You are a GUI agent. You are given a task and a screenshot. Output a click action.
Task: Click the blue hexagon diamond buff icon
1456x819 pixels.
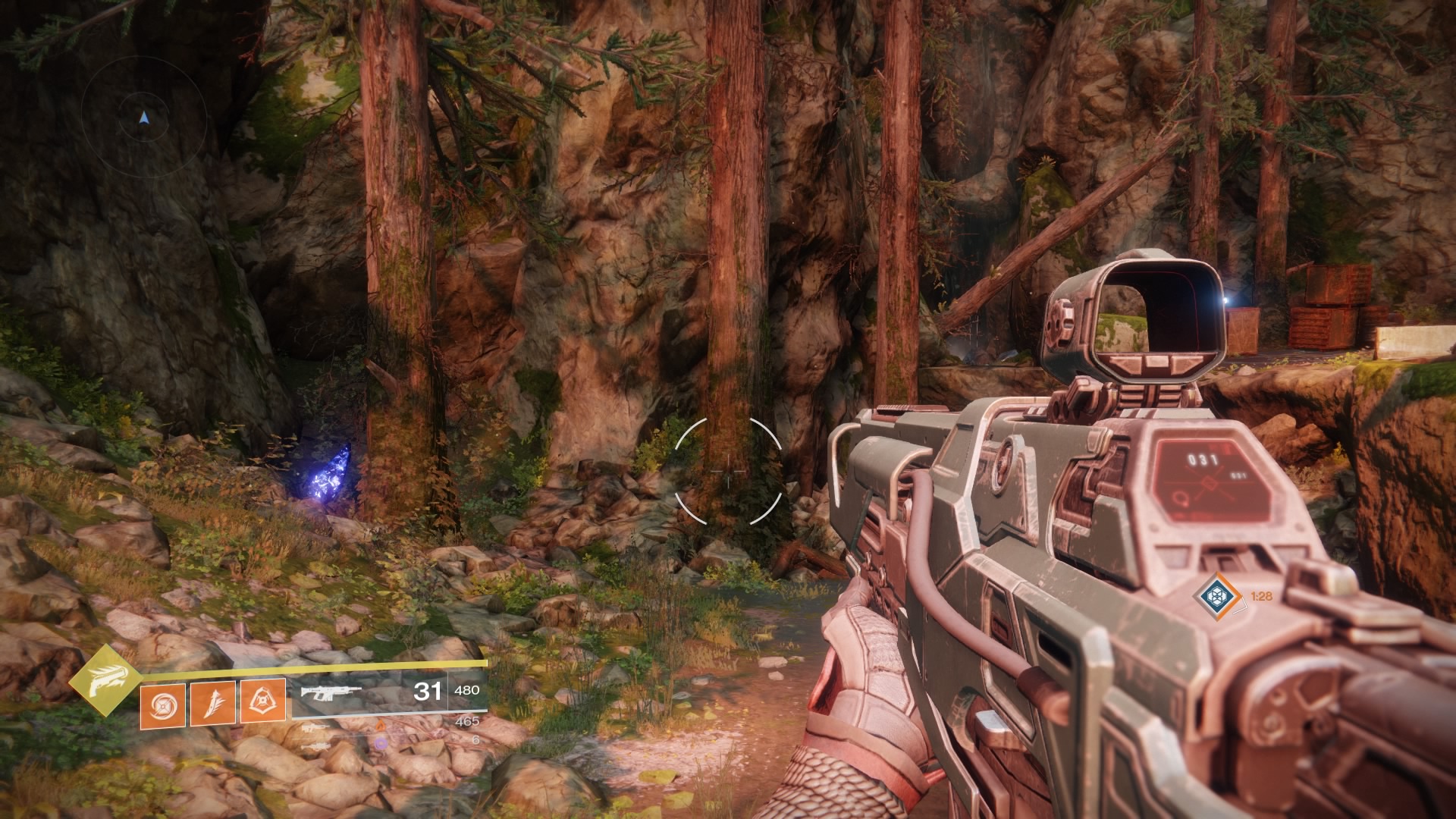click(x=1217, y=596)
